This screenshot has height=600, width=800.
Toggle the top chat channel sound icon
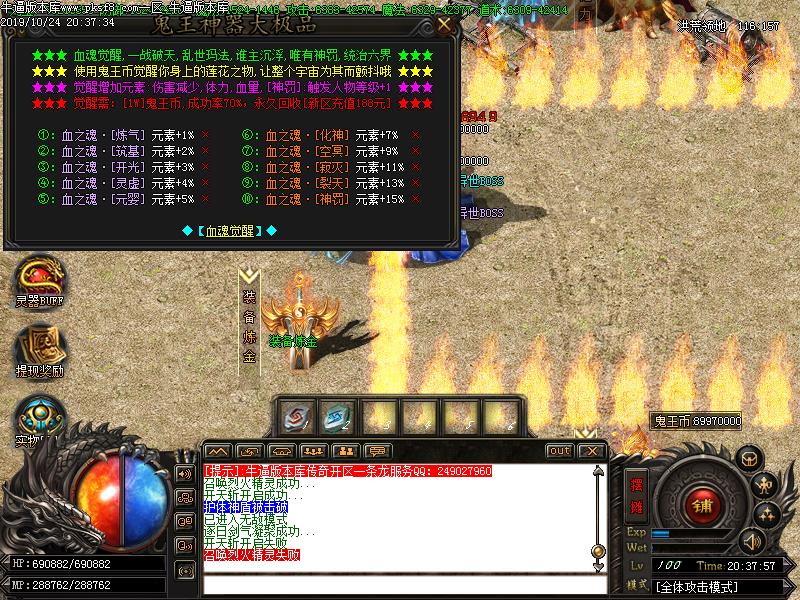pyautogui.click(x=185, y=473)
